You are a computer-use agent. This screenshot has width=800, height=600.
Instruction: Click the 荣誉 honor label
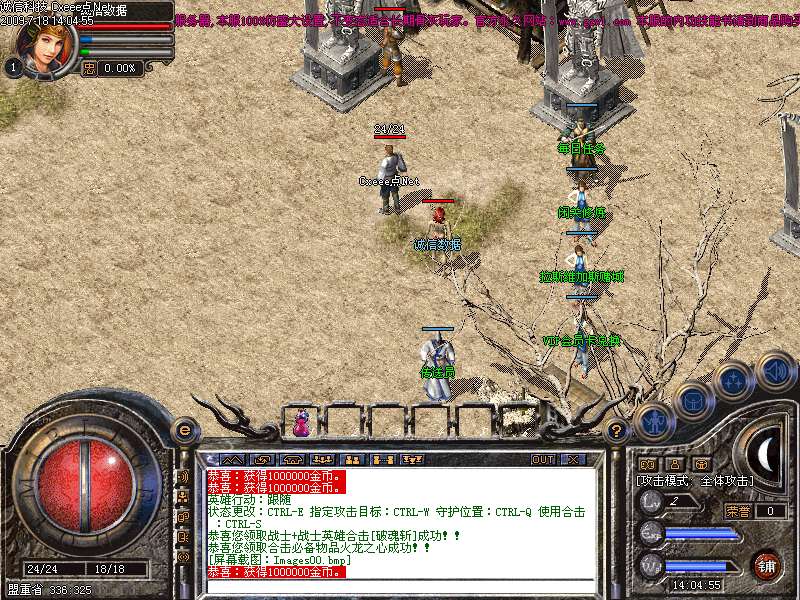(x=738, y=511)
